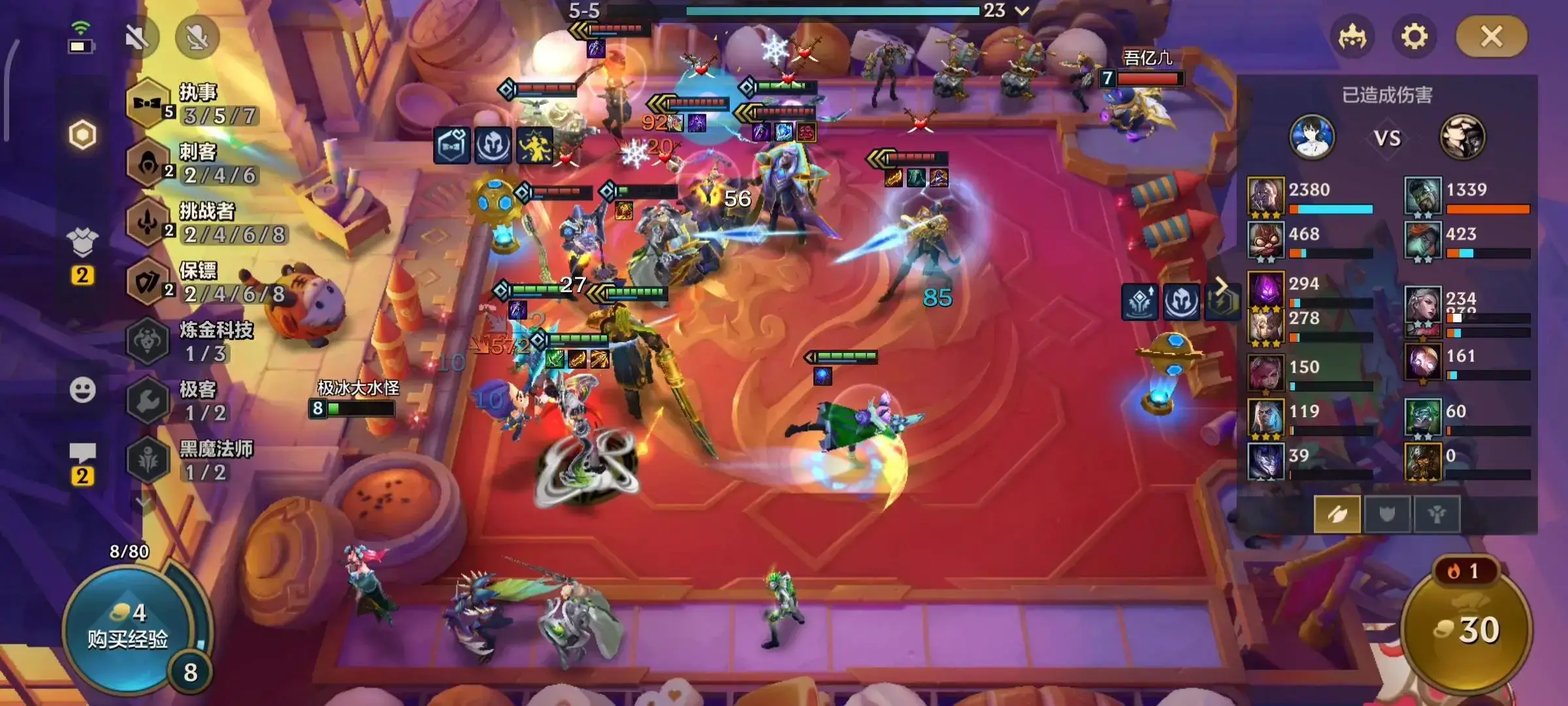1568x706 pixels.
Task: Open the little legend crown icon
Action: pos(1352,37)
